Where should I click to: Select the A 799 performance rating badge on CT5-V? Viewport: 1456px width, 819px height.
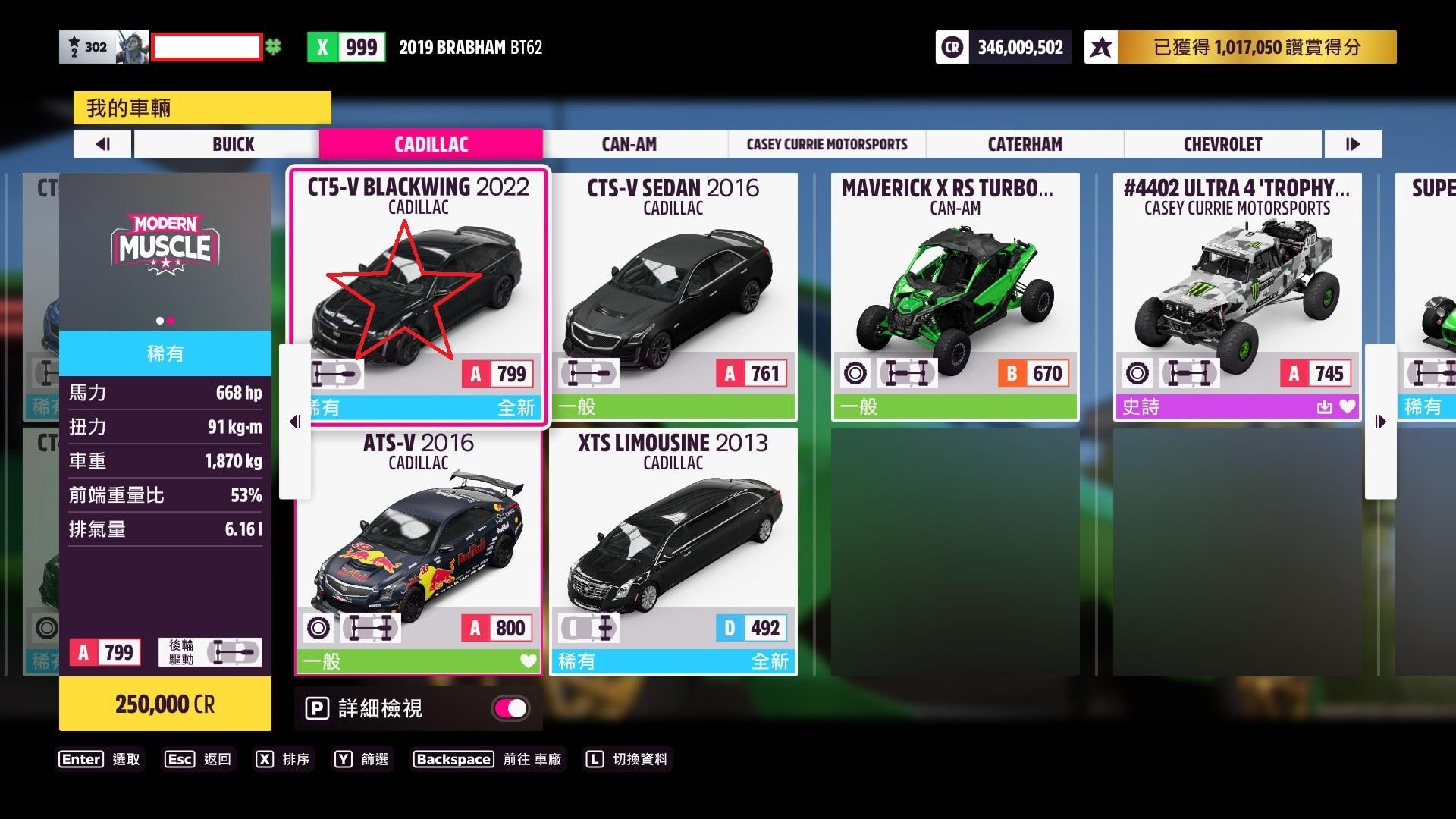tap(497, 372)
